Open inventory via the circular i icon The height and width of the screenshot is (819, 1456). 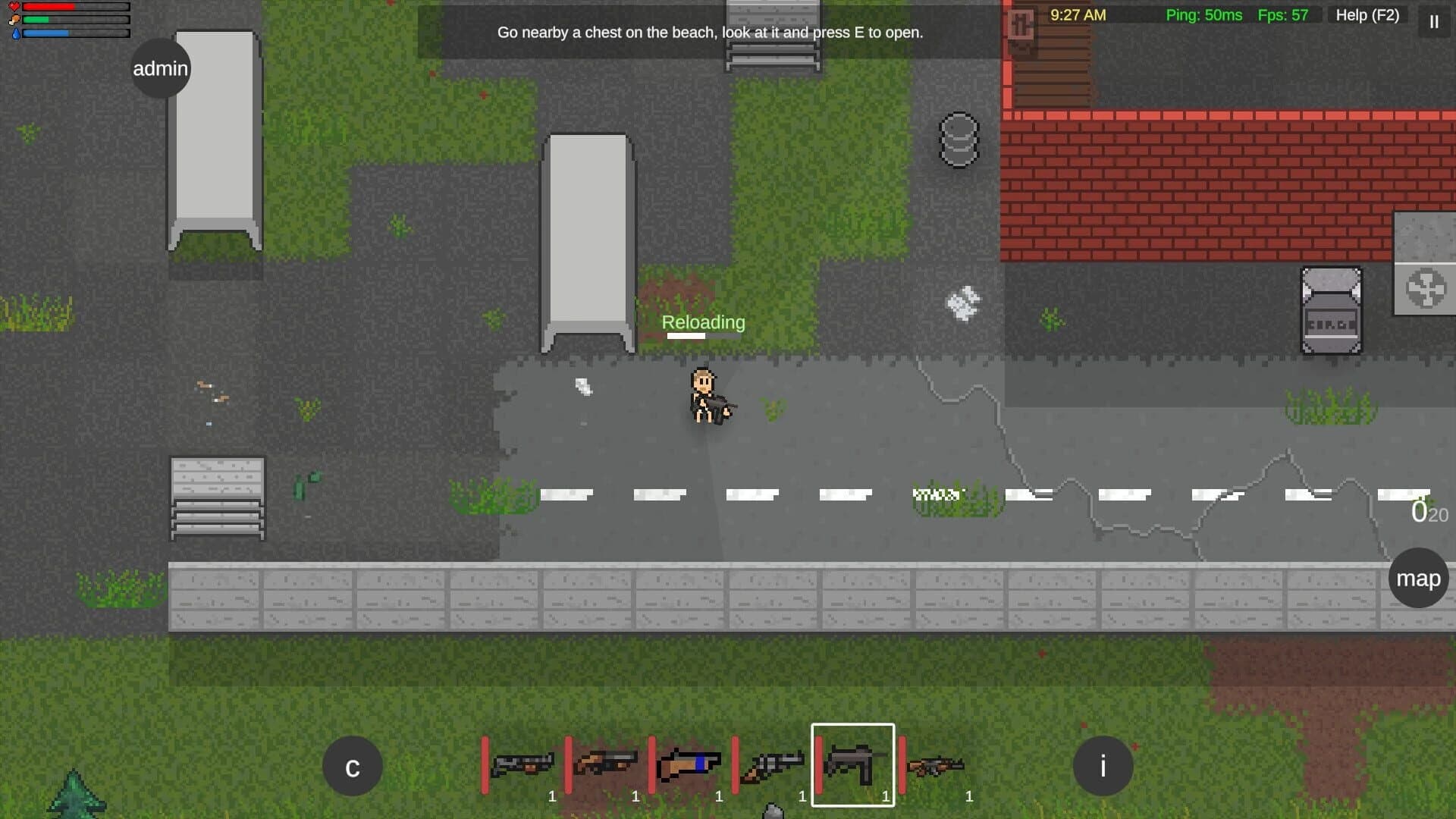(1103, 766)
